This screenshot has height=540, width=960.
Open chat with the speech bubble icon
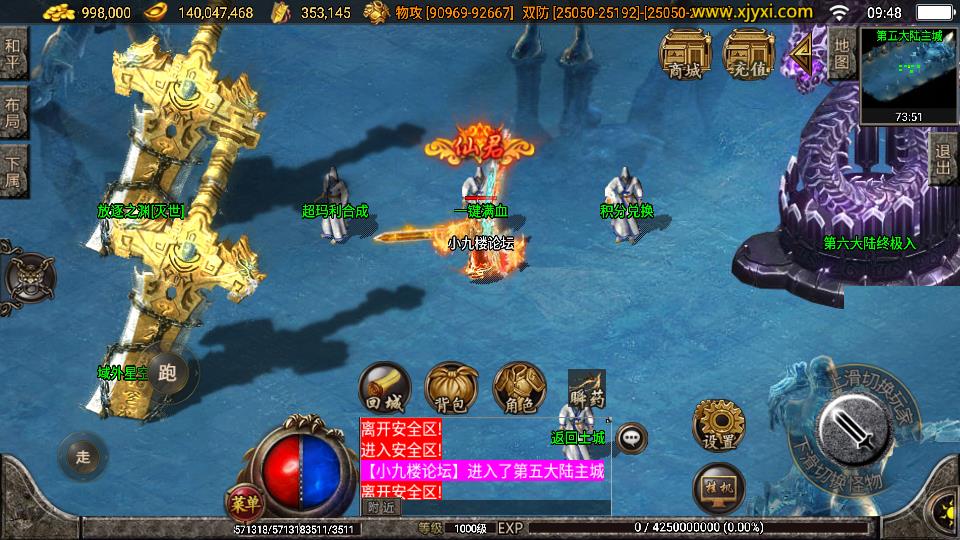631,437
